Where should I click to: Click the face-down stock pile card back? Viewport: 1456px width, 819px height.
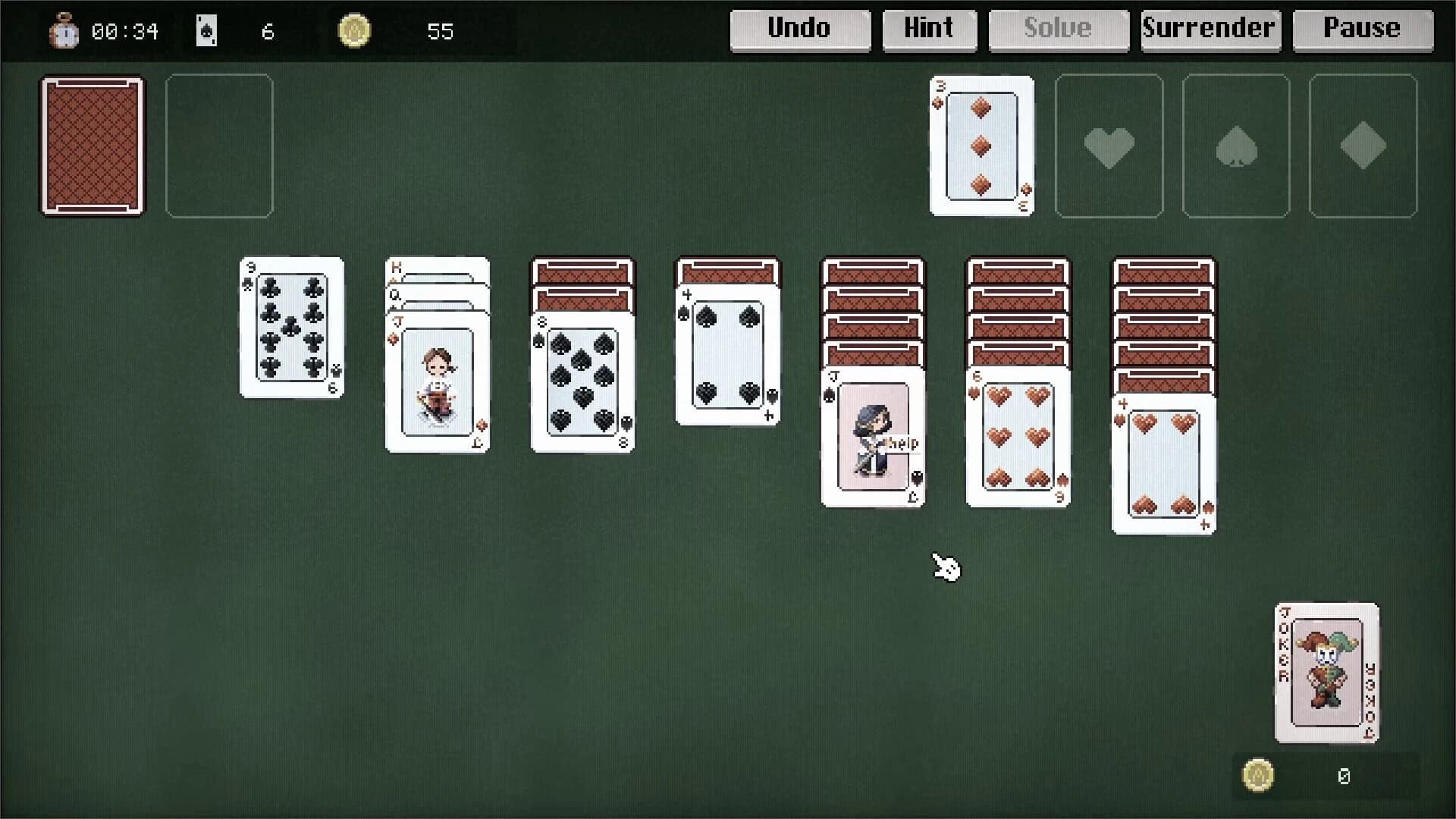(92, 146)
